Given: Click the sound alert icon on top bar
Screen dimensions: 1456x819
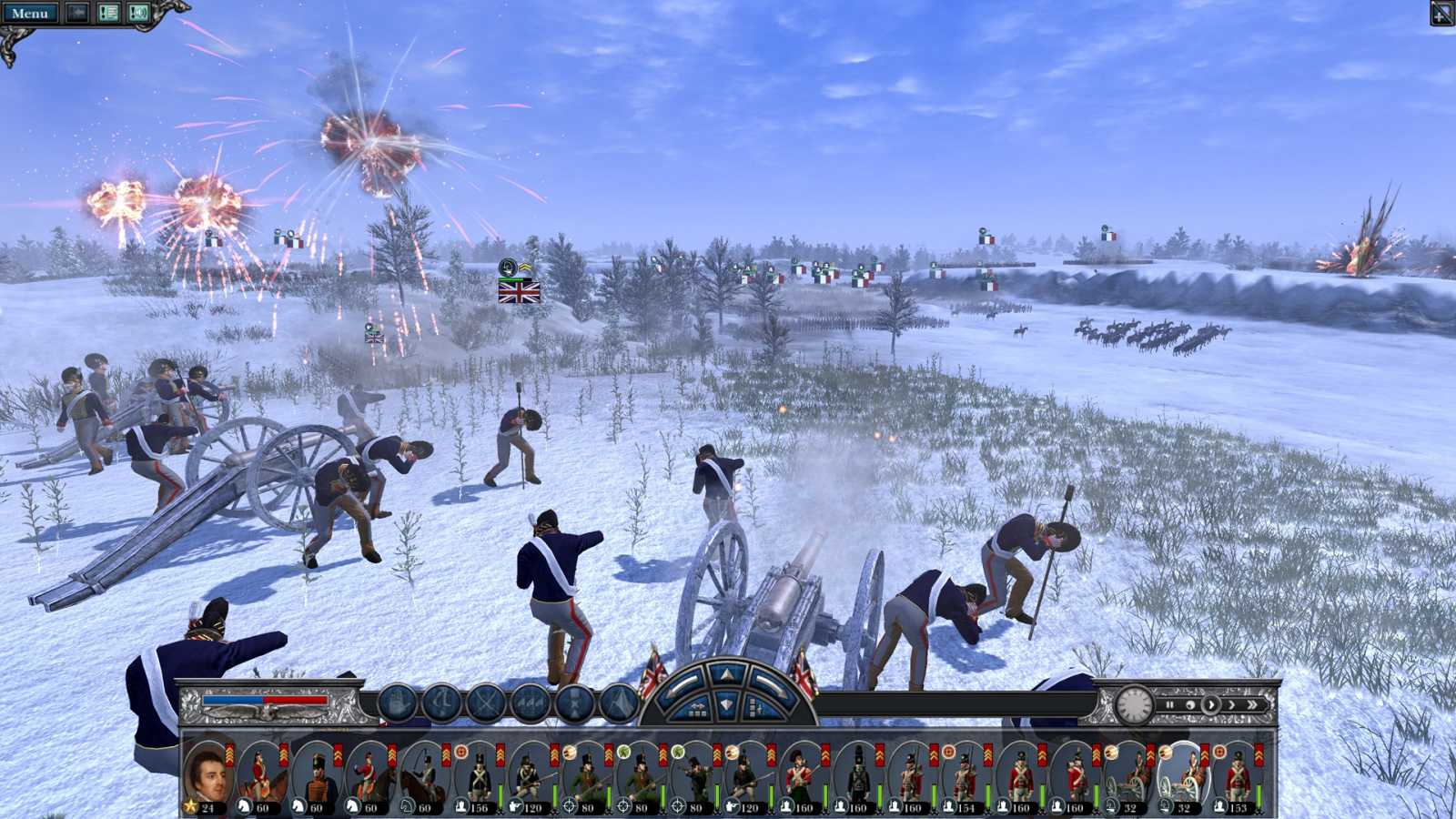Looking at the screenshot, I should point(138,12).
